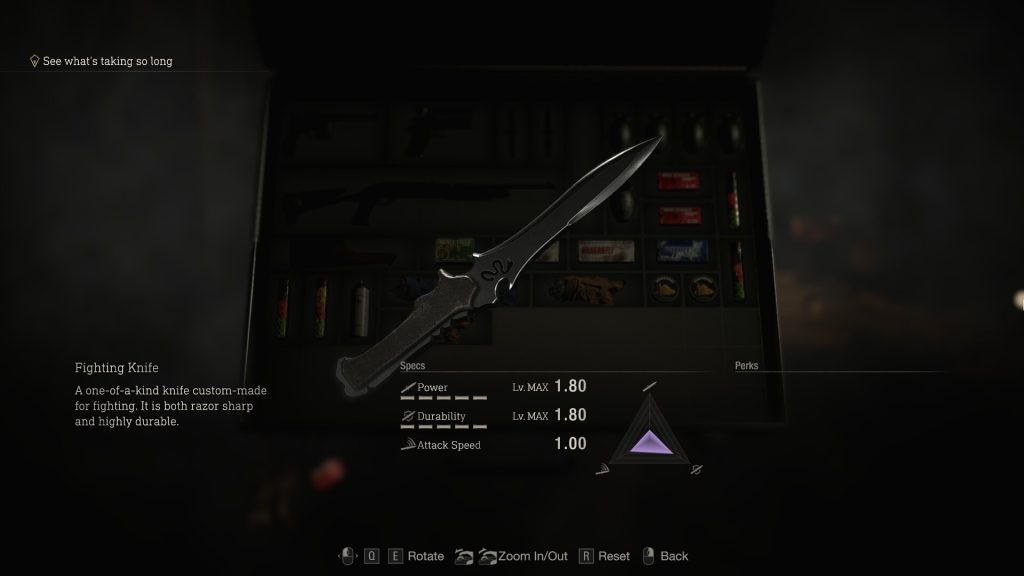1024x576 pixels.
Task: Select the Durability spec row
Action: pos(492,416)
